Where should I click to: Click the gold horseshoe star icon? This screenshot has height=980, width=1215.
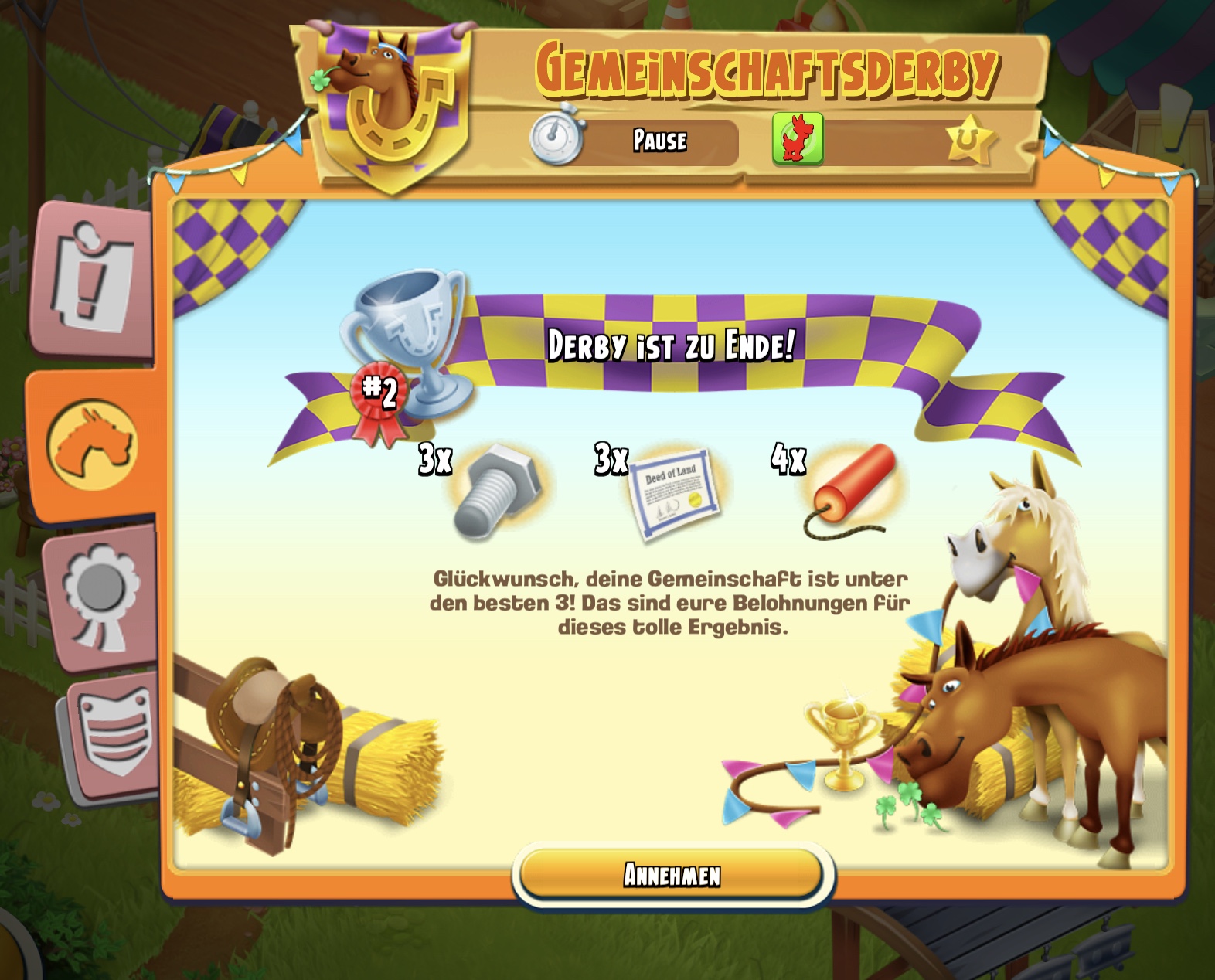pos(971,140)
